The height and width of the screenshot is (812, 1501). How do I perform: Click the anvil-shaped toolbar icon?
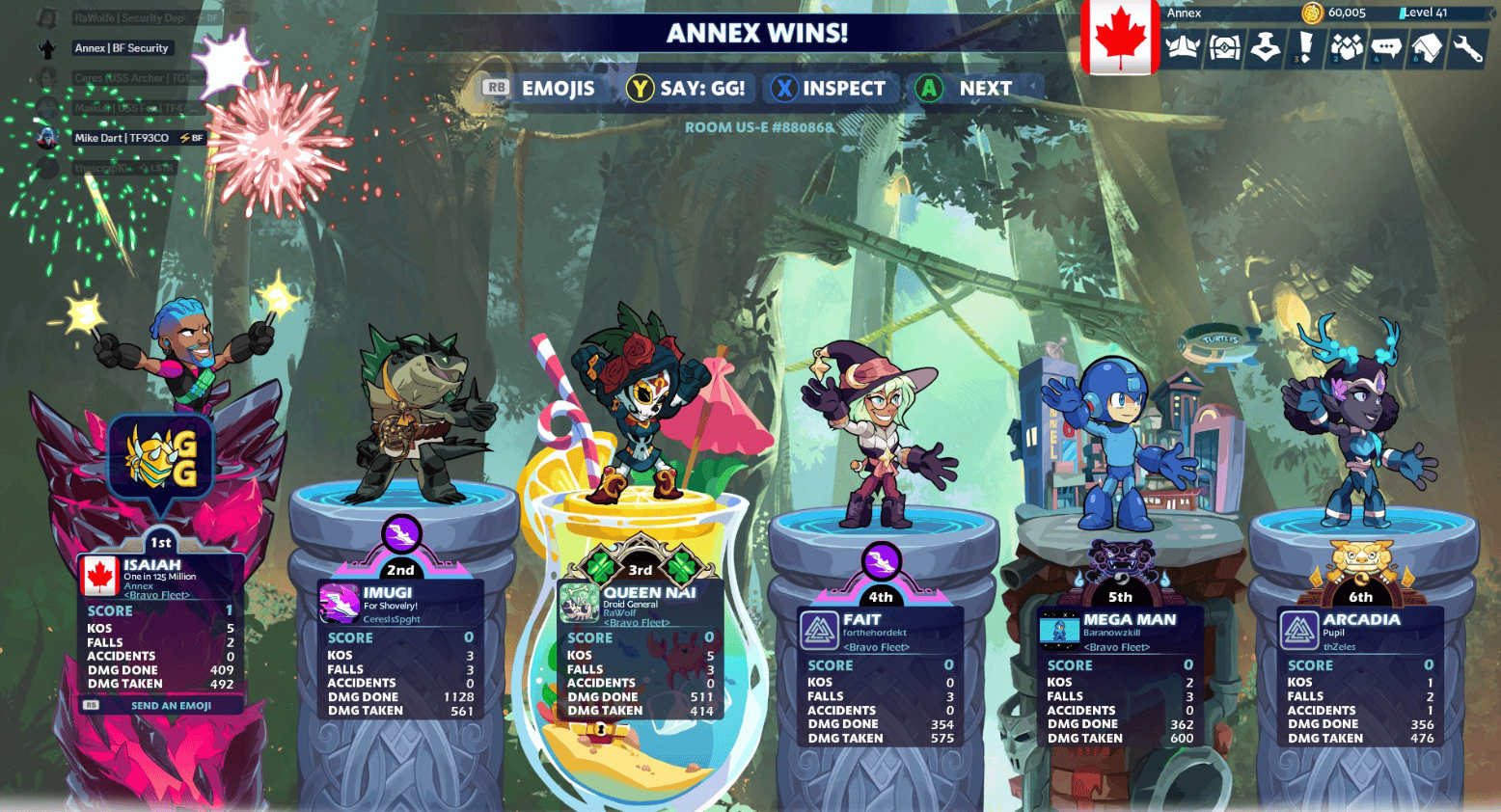coord(1265,47)
